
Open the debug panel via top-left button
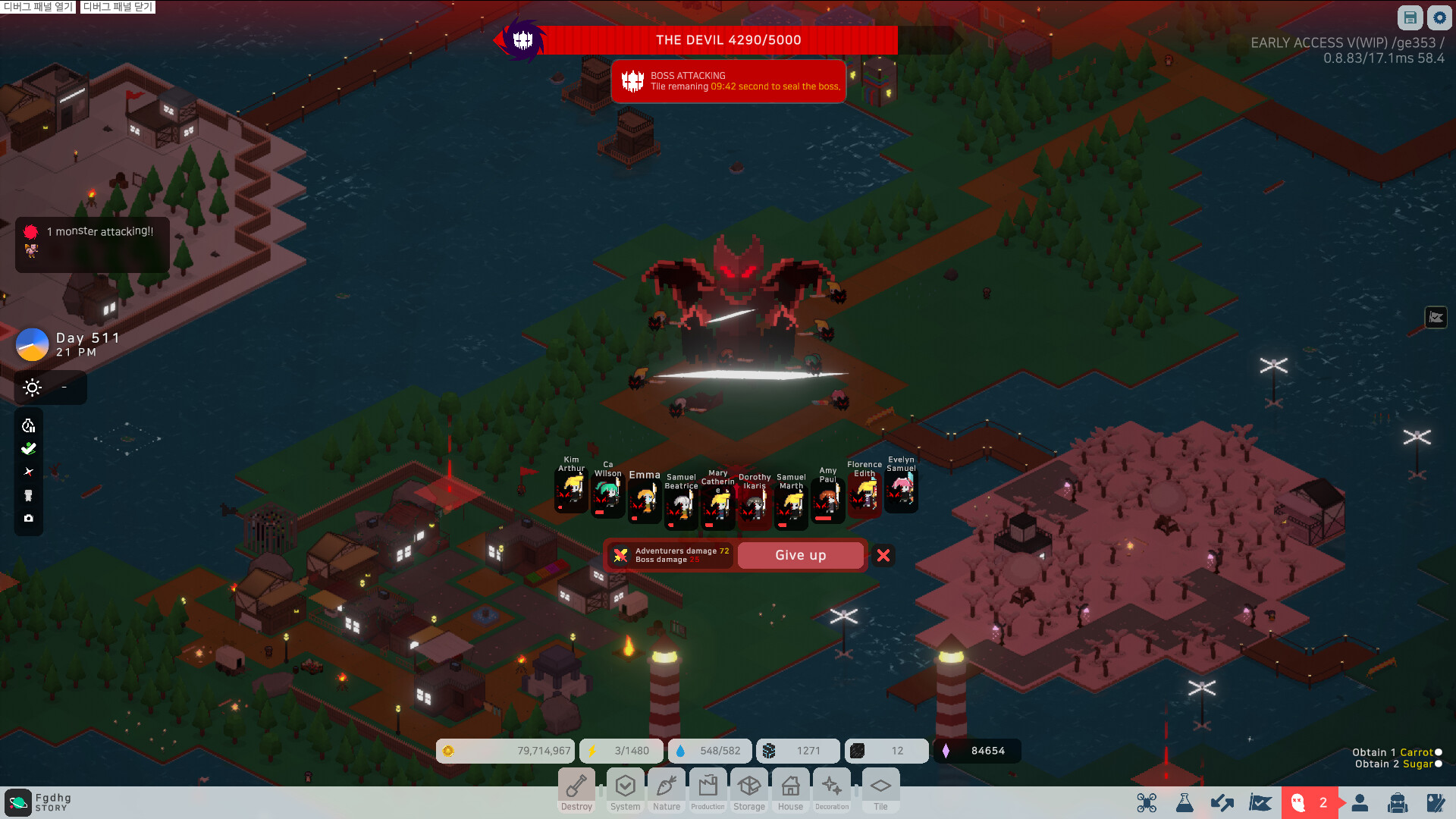coord(37,7)
